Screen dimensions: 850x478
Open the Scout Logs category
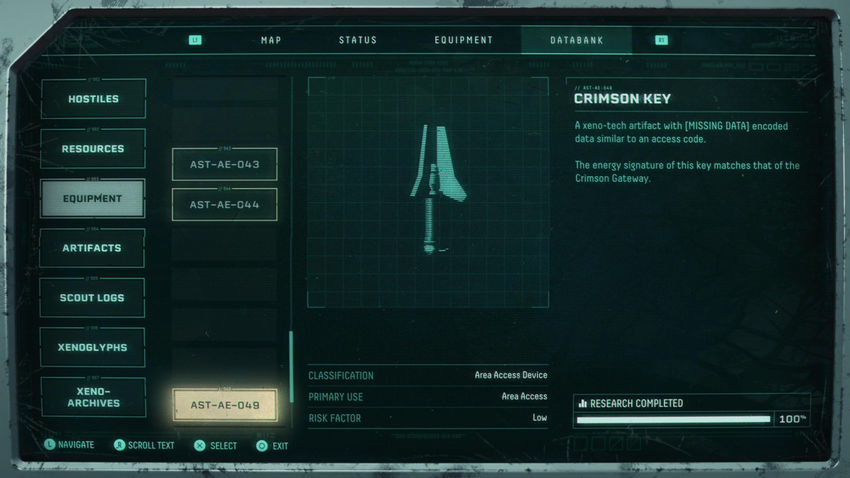(93, 298)
